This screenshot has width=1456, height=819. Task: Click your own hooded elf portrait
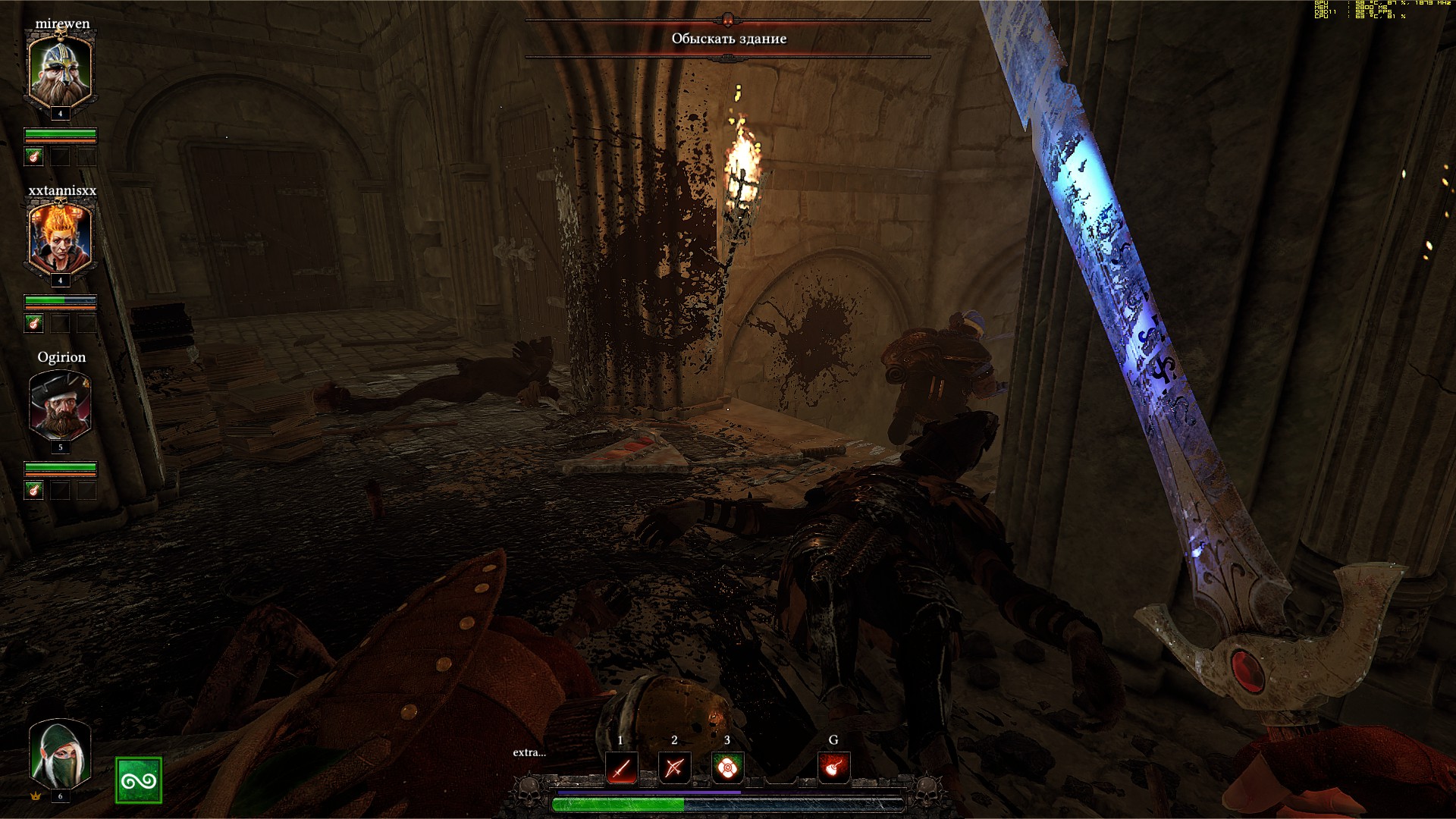[x=60, y=755]
